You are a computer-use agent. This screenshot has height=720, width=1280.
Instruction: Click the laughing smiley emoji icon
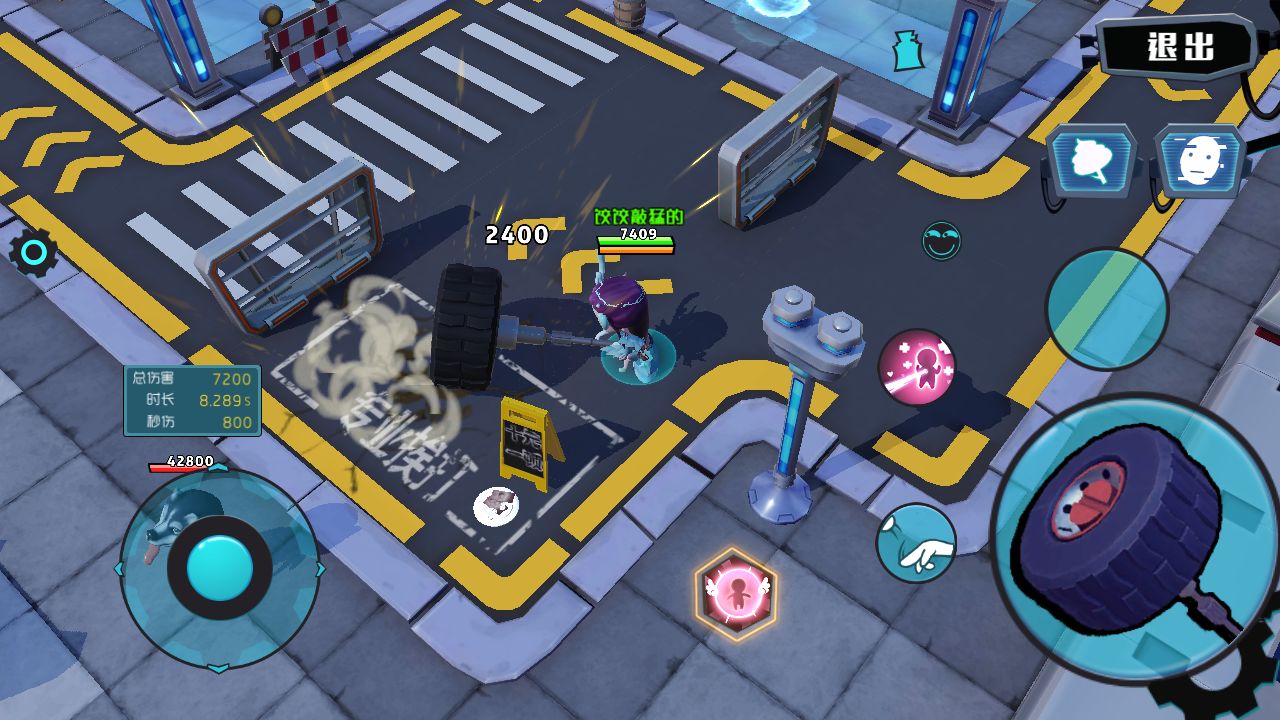point(941,241)
